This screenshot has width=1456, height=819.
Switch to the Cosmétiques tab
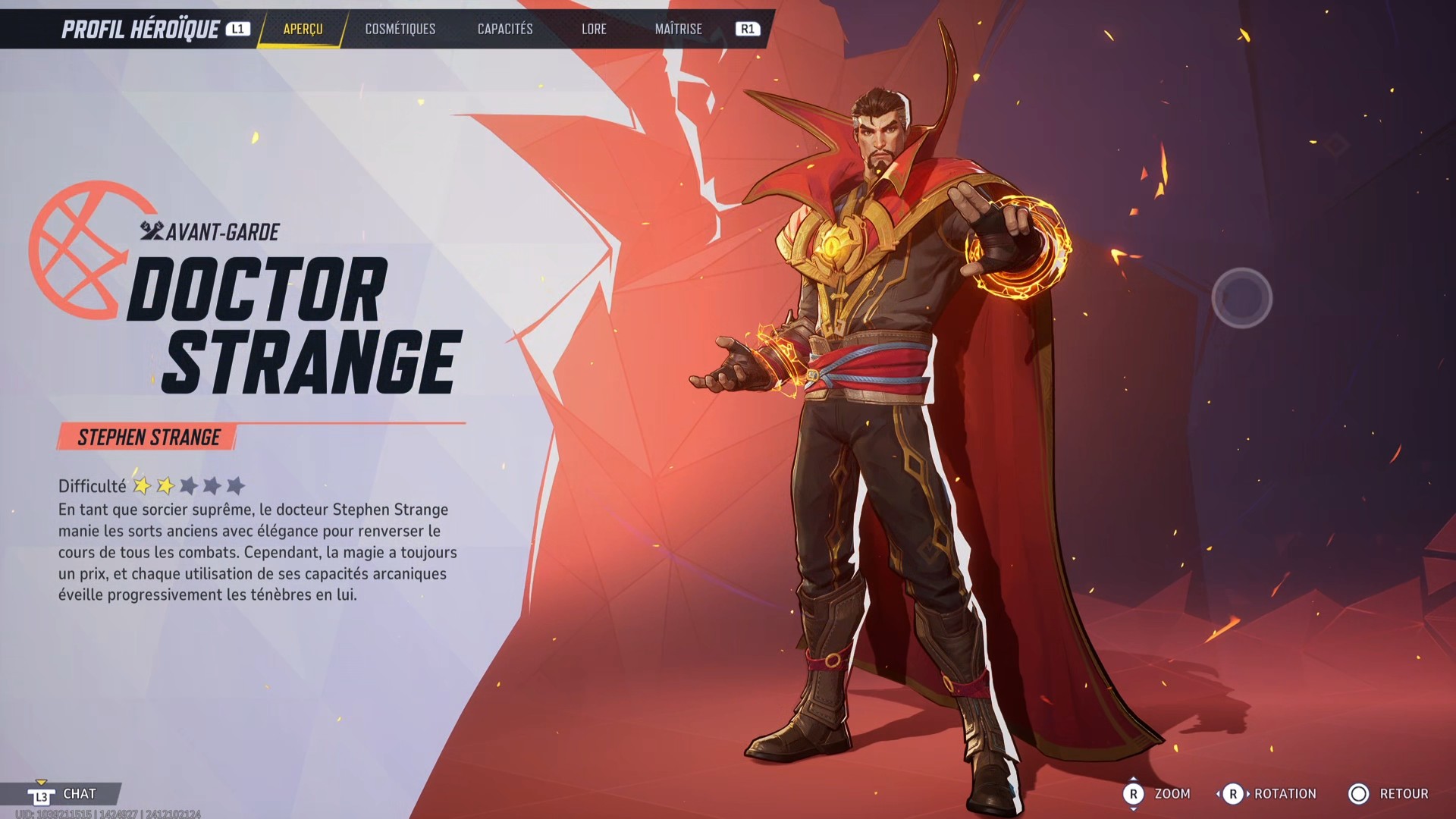(400, 29)
